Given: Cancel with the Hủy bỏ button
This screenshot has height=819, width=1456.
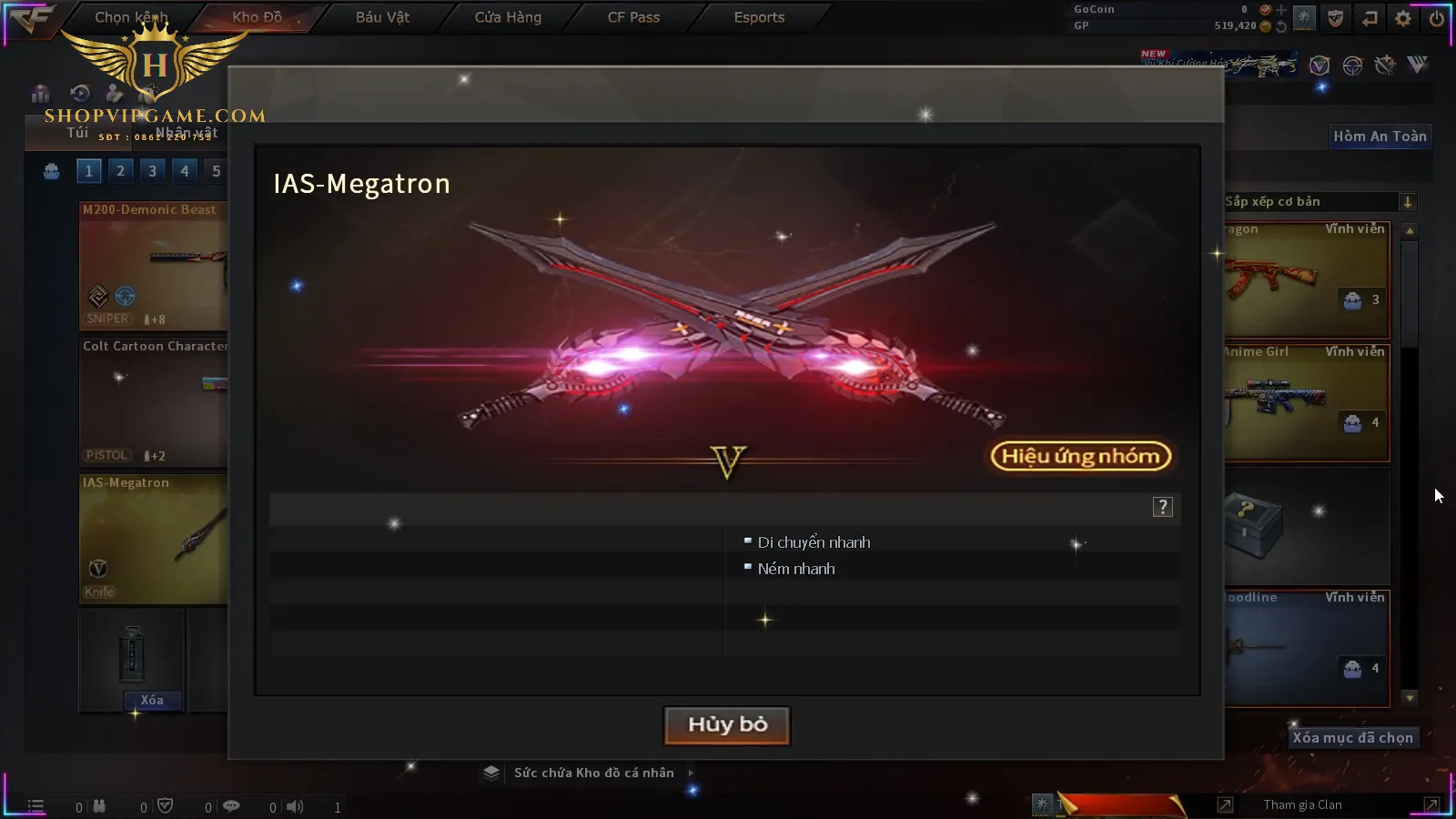Looking at the screenshot, I should pos(727,725).
